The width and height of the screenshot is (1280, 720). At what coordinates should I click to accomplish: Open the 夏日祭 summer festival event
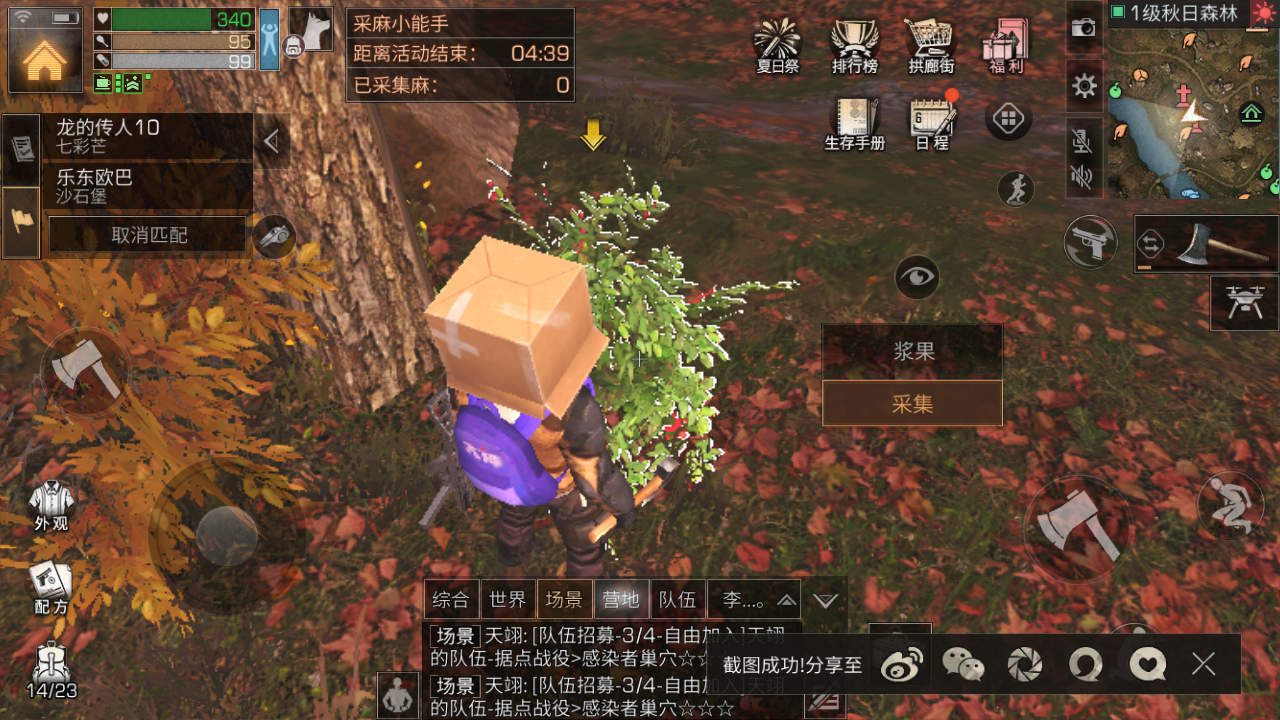pyautogui.click(x=777, y=45)
